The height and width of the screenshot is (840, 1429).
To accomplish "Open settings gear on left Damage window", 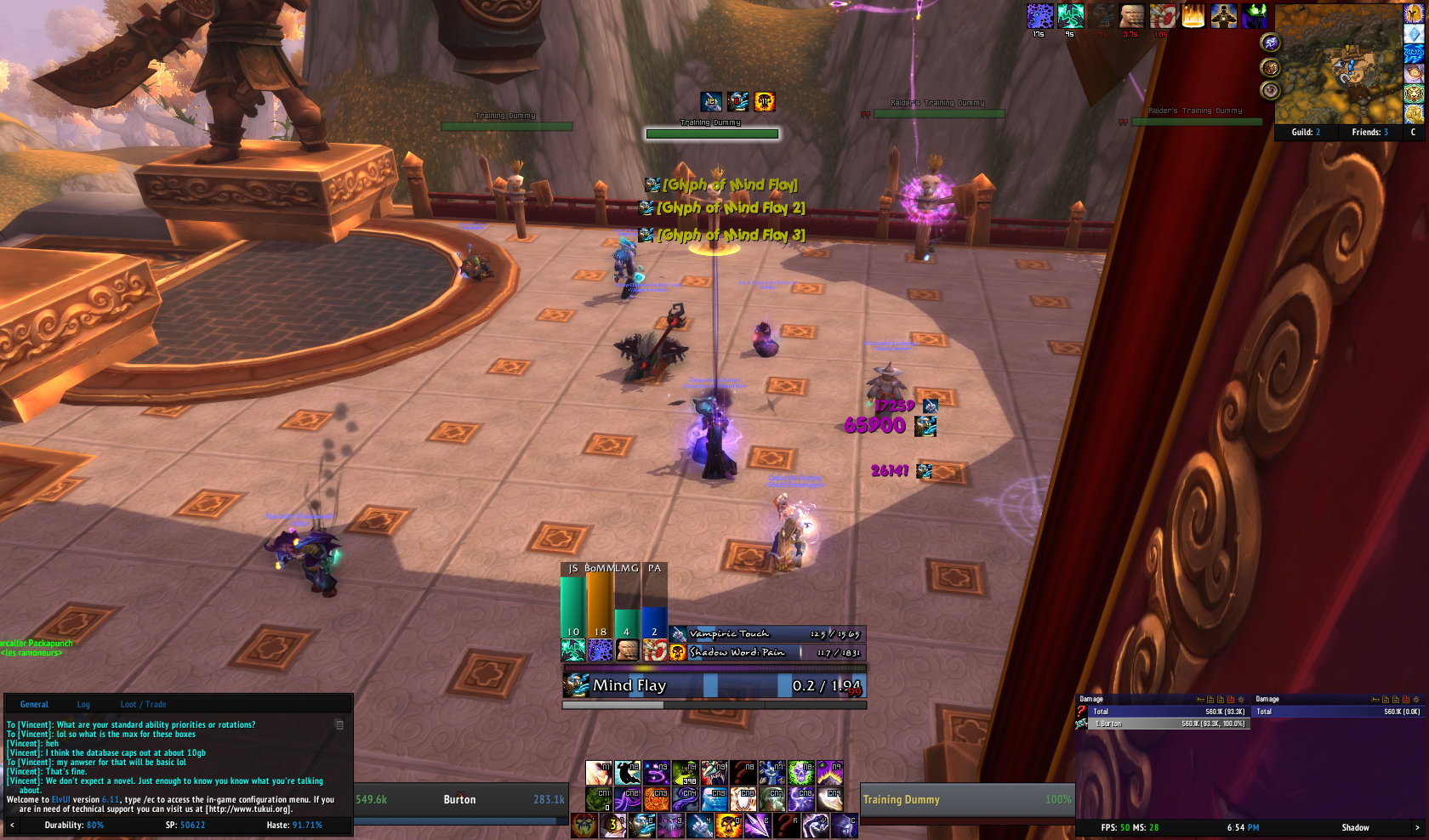I will click(1240, 700).
